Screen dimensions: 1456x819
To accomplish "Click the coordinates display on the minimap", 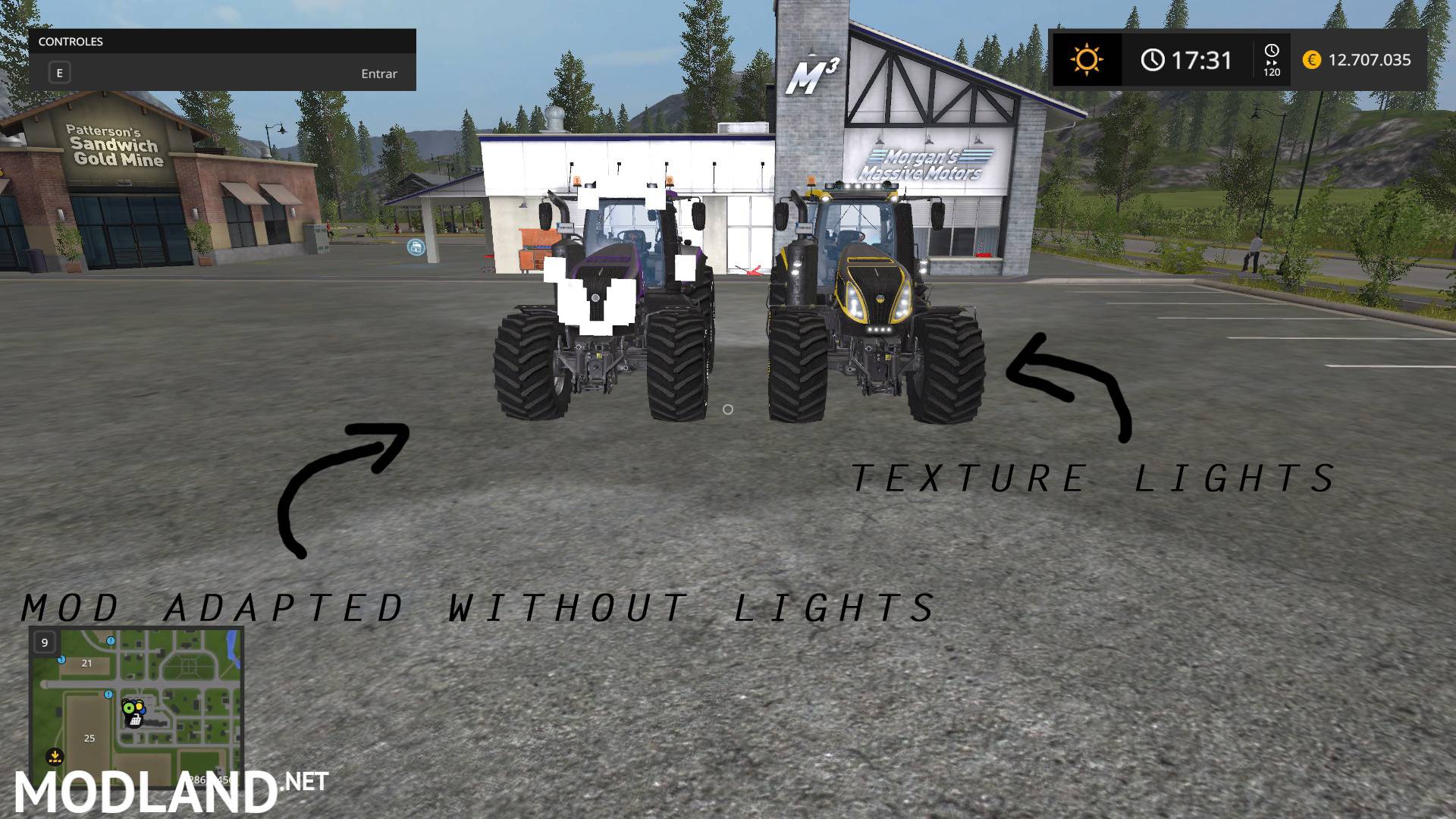I will [x=211, y=780].
